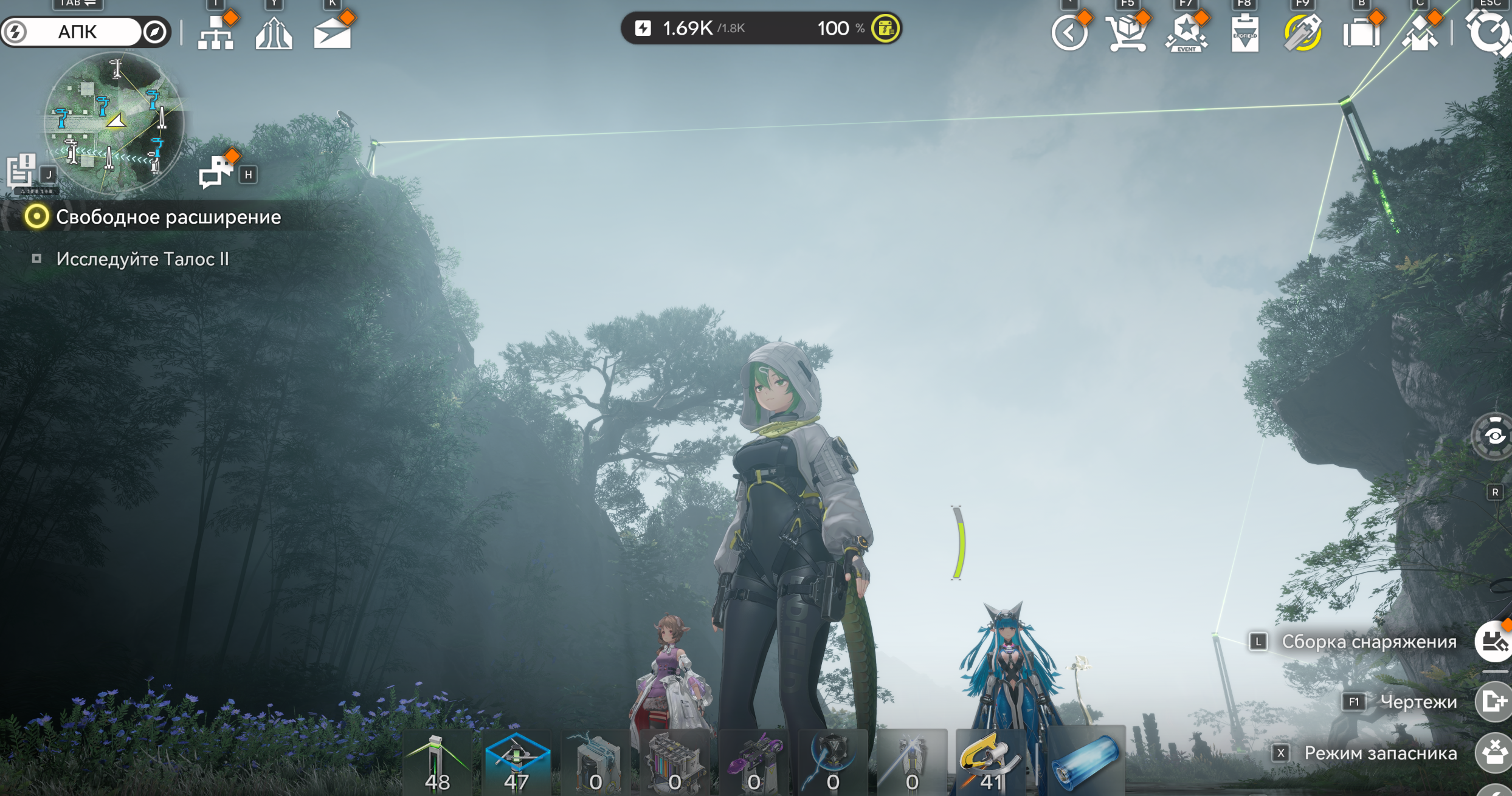Open the circular minimap
Screen dimensions: 1512x796
tap(114, 122)
